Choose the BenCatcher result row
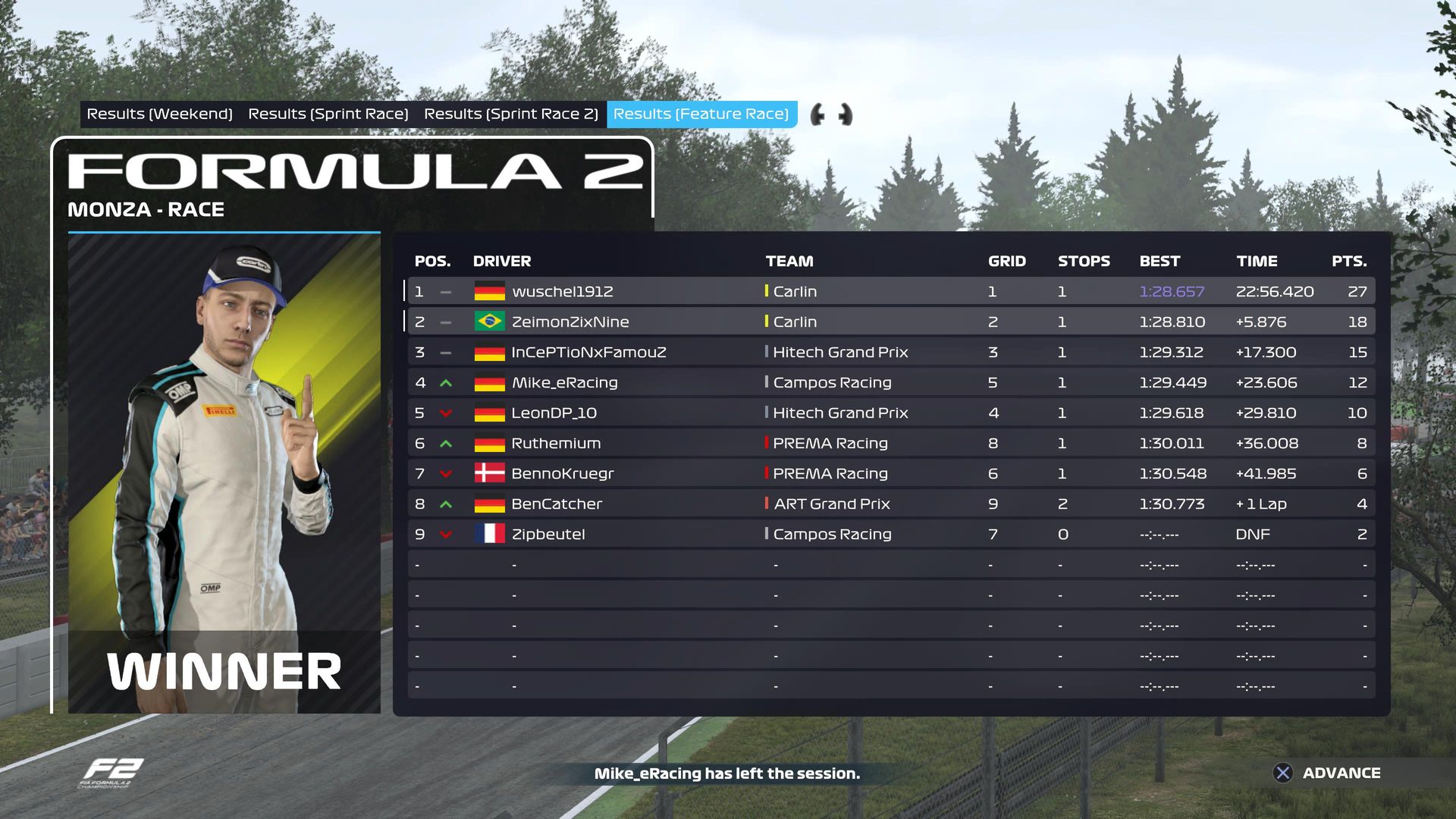The height and width of the screenshot is (819, 1456). [890, 504]
